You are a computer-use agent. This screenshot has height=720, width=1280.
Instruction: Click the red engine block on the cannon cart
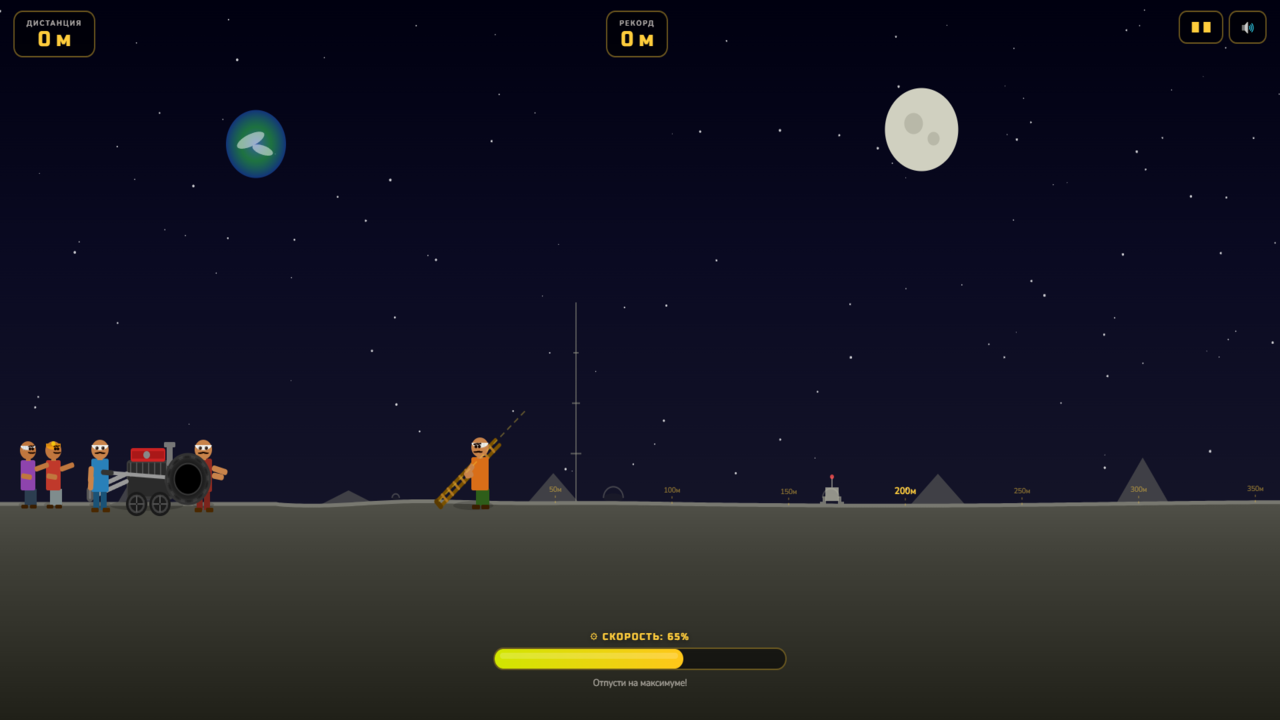[x=146, y=455]
